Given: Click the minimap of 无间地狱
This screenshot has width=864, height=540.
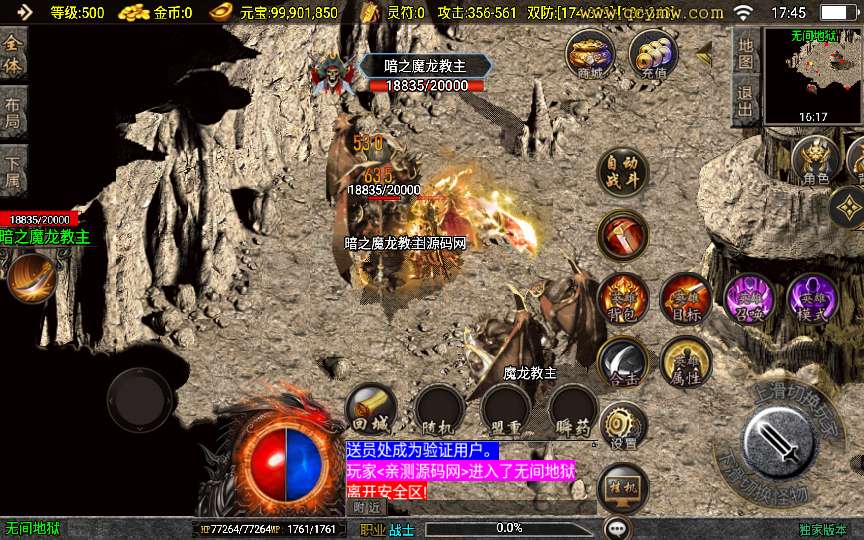Looking at the screenshot, I should coord(813,74).
